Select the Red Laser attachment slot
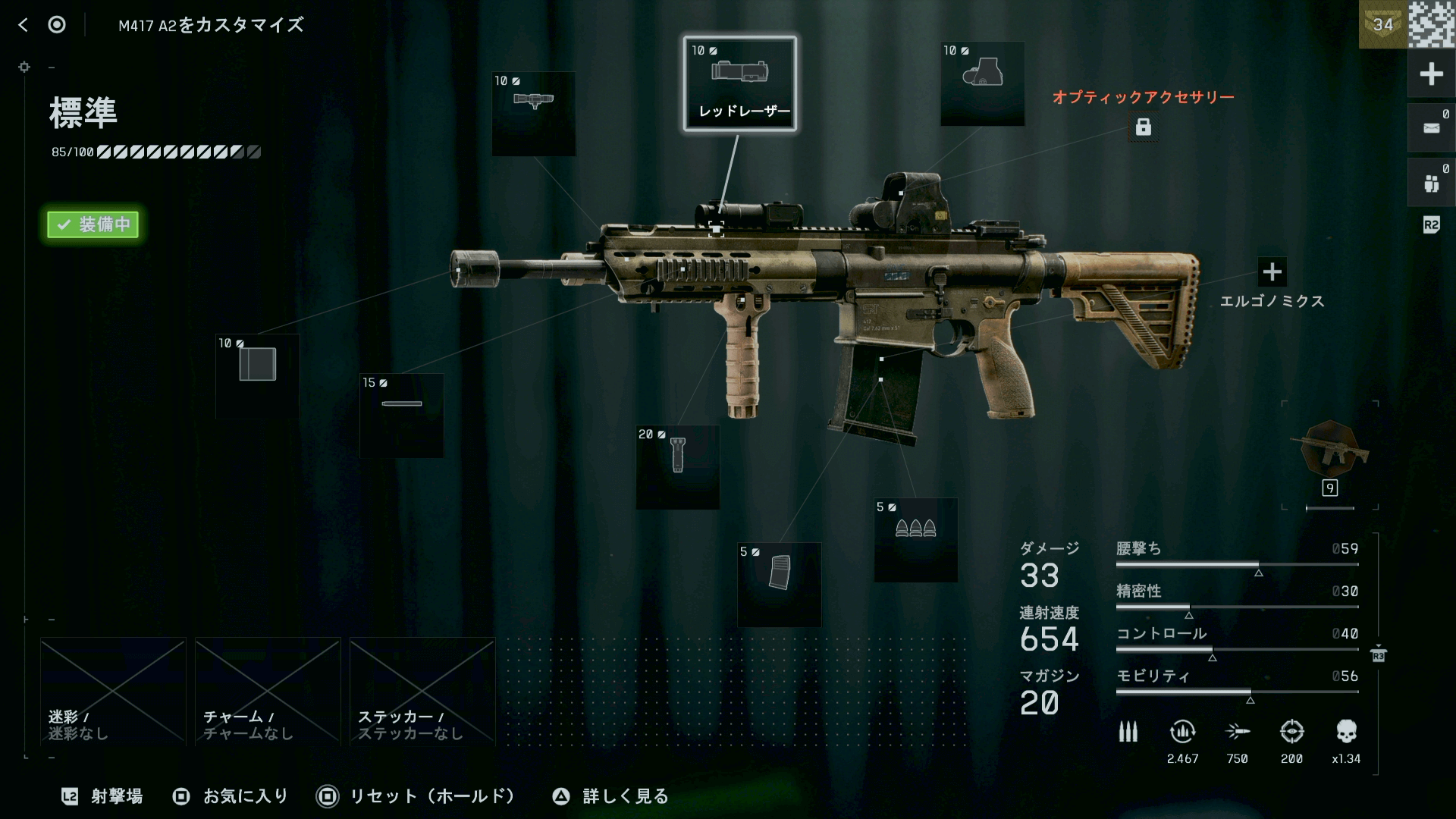 [x=739, y=83]
